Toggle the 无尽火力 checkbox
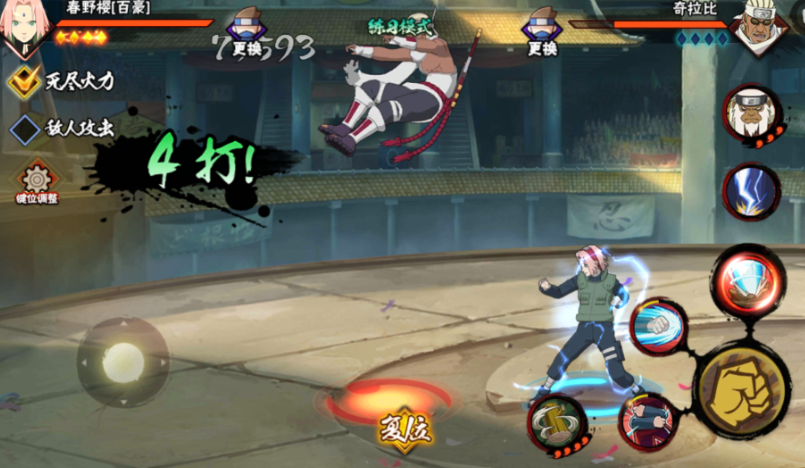Viewport: 805px width, 468px height. (x=24, y=82)
